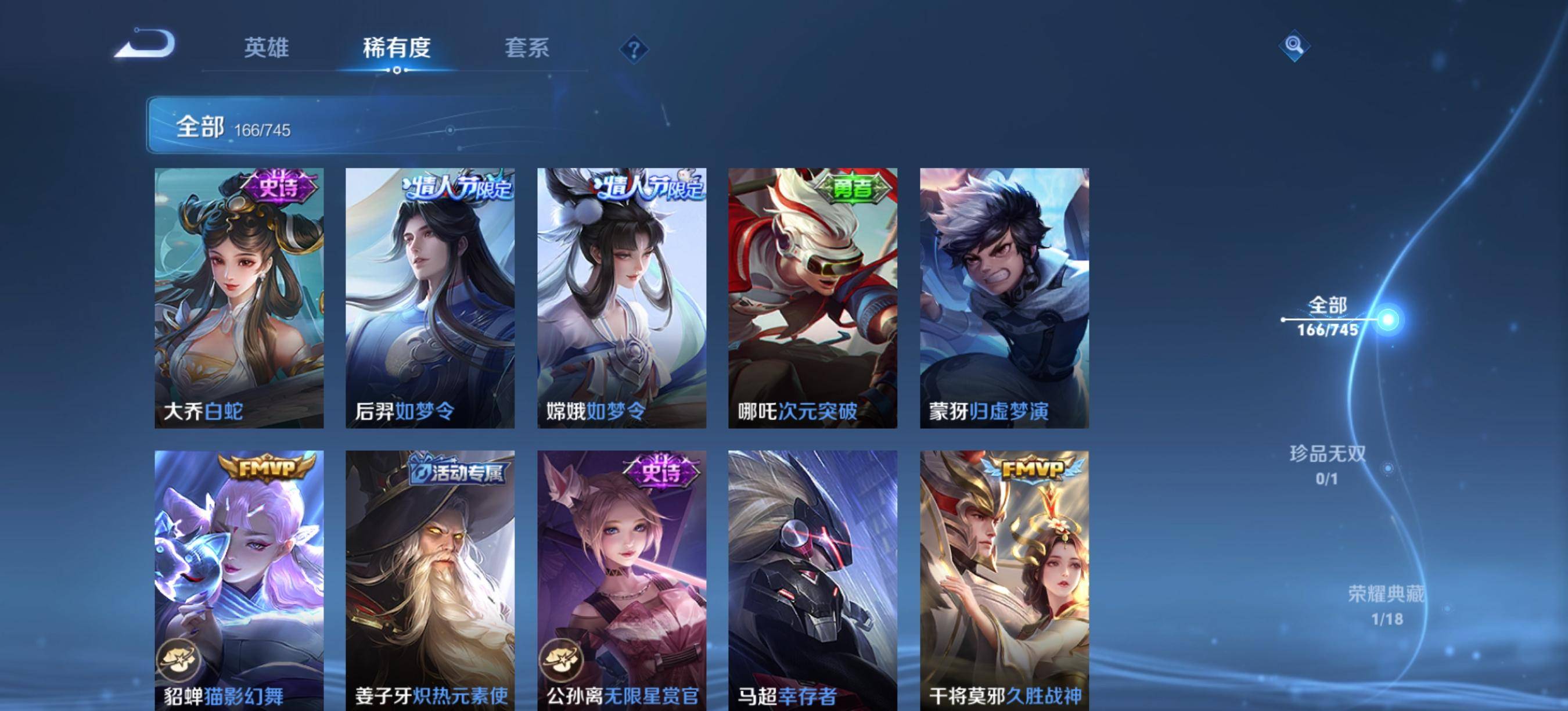1568x711 pixels.
Task: Show help via the question mark icon
Action: (x=634, y=49)
